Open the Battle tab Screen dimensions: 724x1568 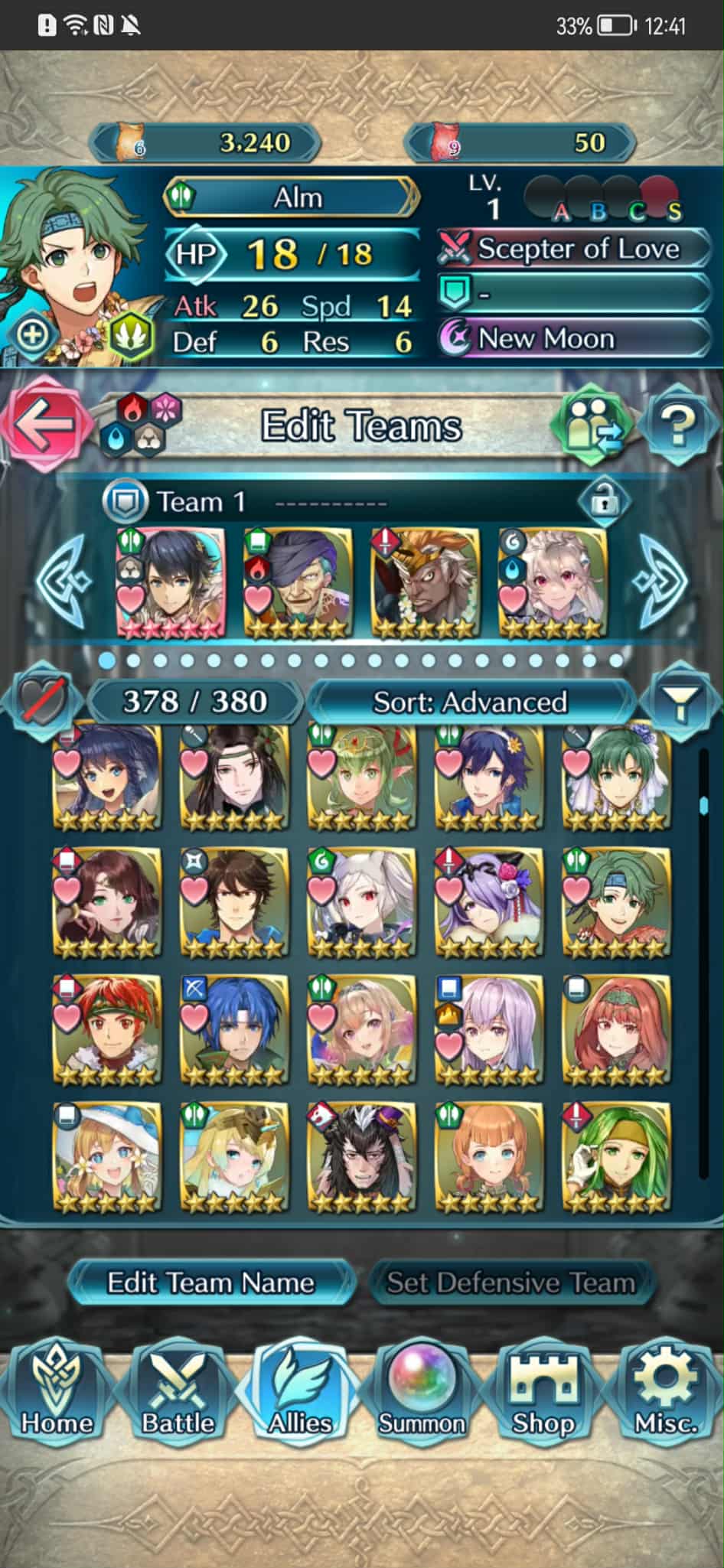click(x=178, y=1393)
